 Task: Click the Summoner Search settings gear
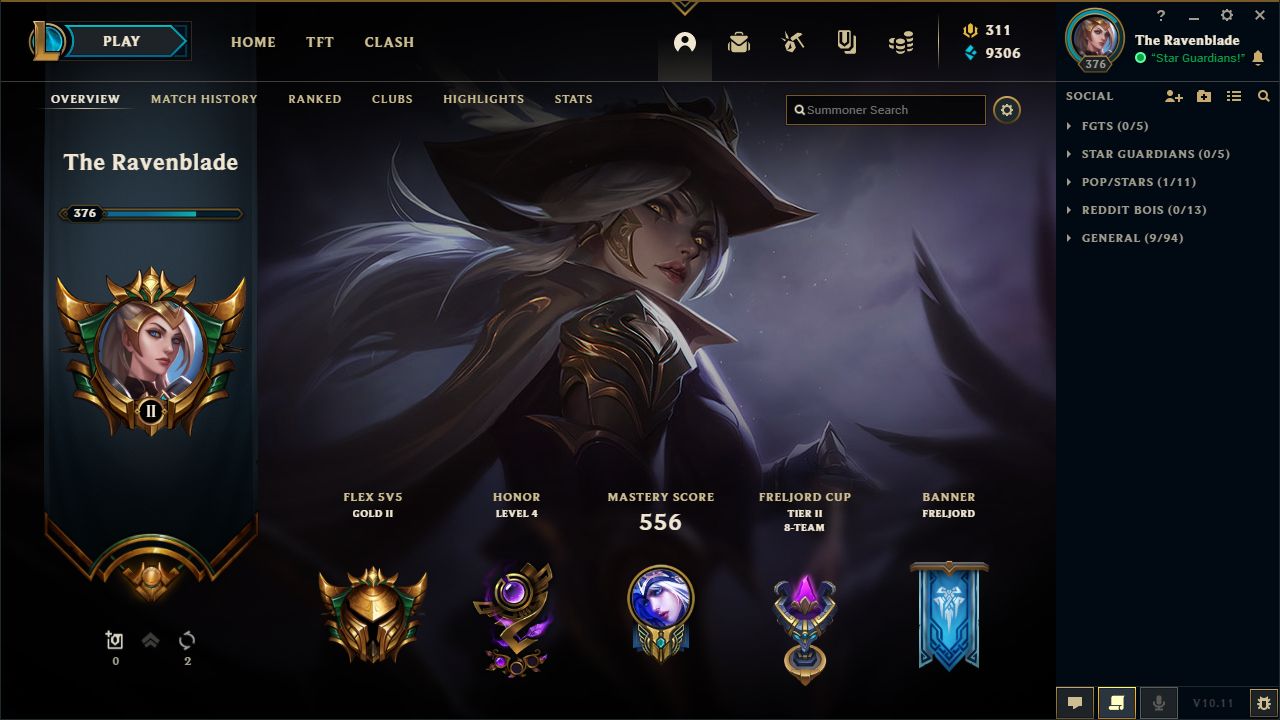tap(1007, 110)
